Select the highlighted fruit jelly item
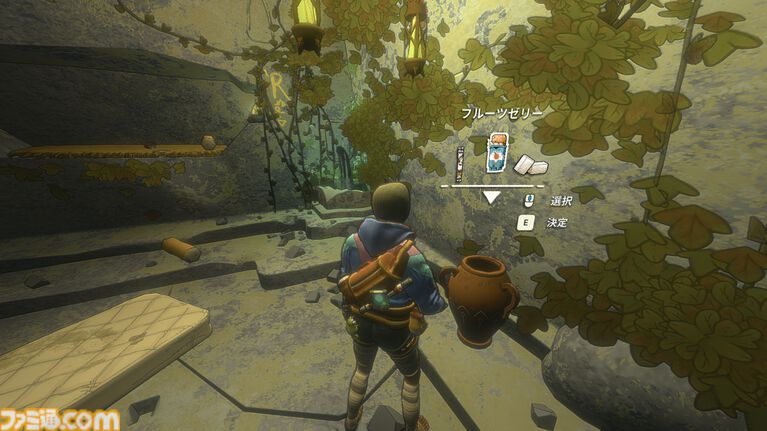The height and width of the screenshot is (431, 767). coord(493,154)
